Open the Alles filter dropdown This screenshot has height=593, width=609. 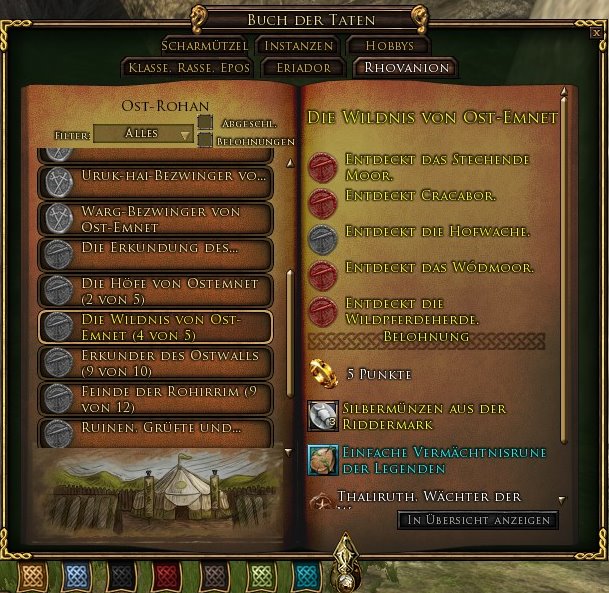click(x=143, y=133)
